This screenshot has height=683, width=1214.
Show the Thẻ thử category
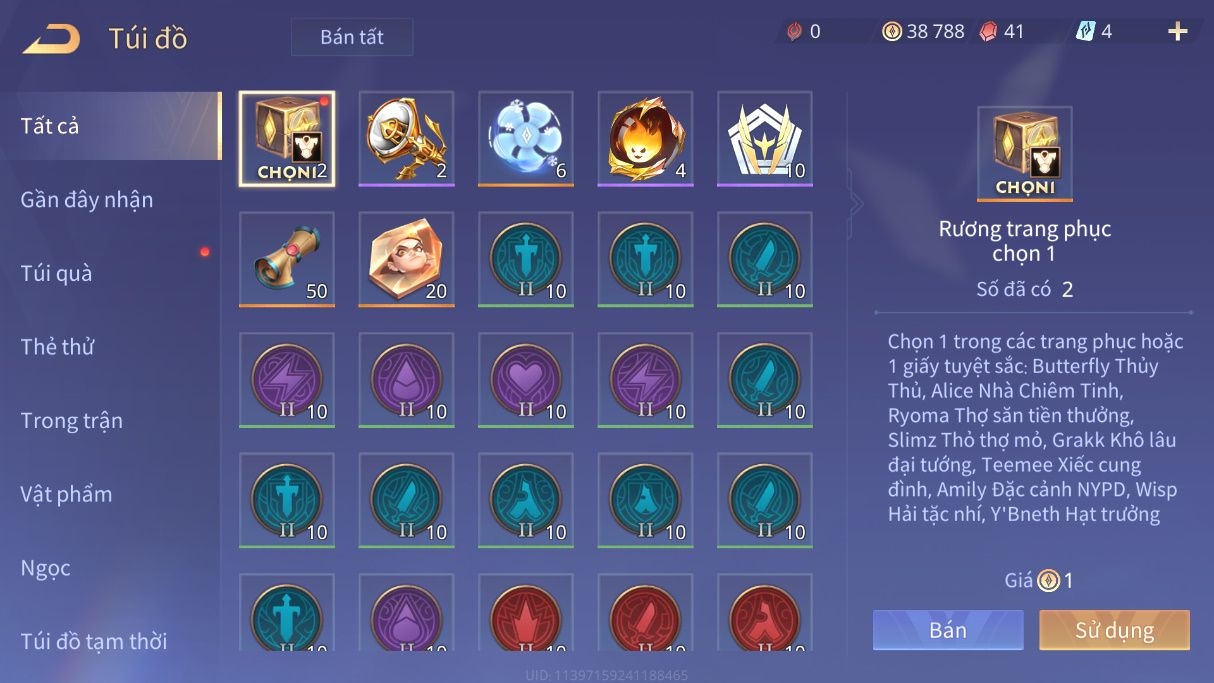point(57,347)
